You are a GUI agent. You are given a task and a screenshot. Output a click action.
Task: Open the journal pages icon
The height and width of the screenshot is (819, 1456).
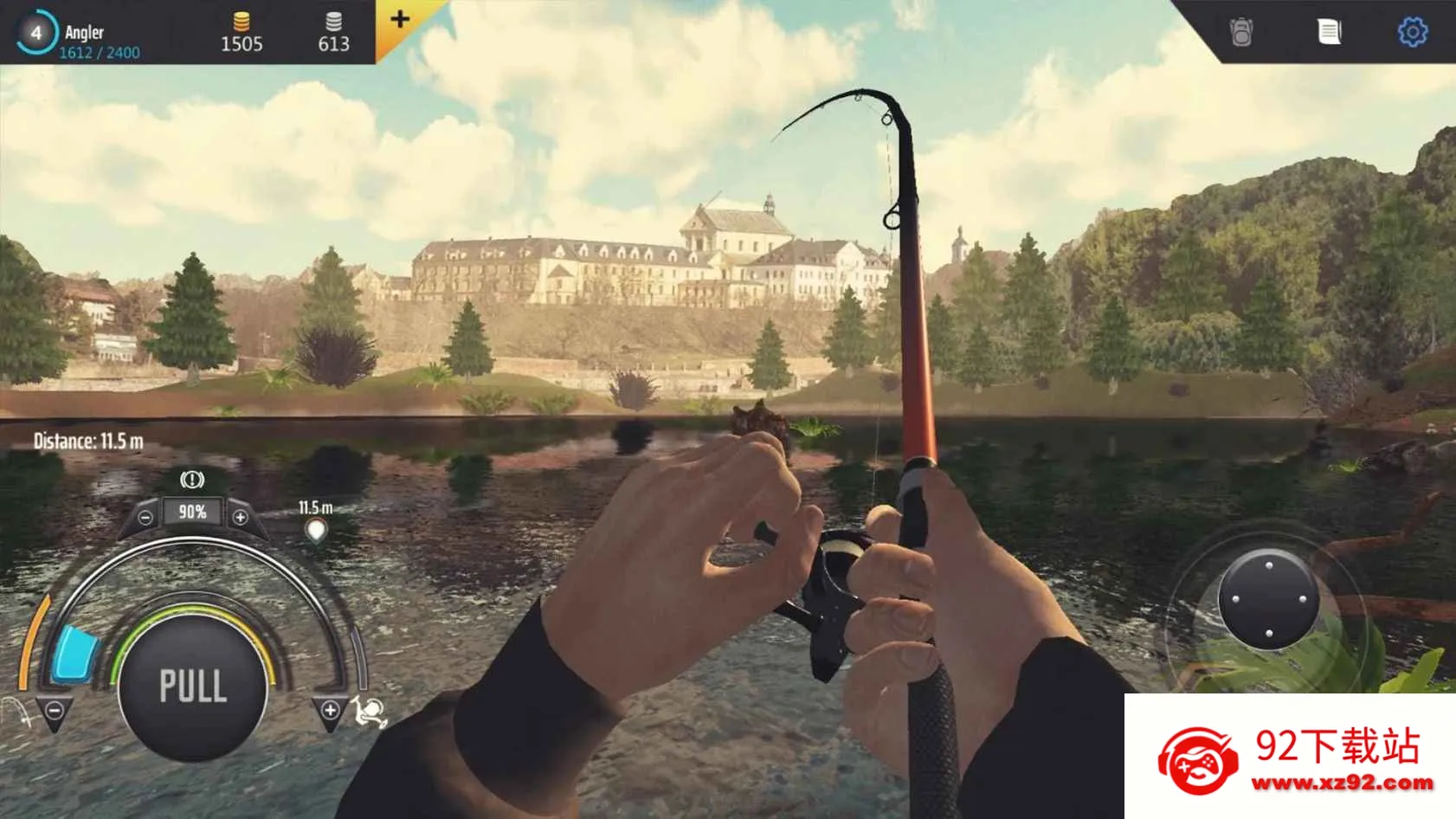pyautogui.click(x=1329, y=32)
